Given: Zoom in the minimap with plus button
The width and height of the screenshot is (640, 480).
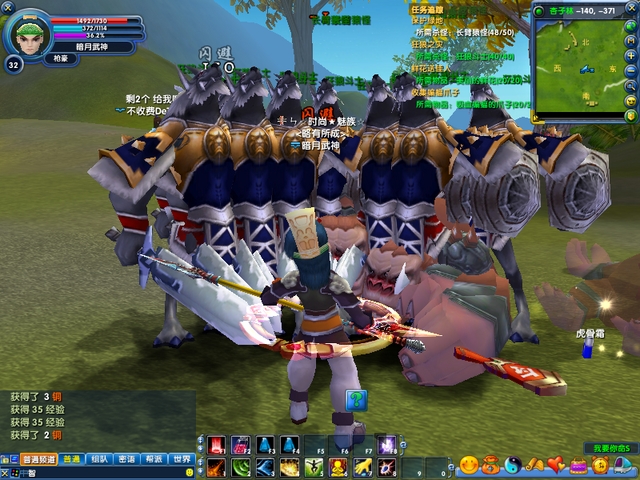Looking at the screenshot, I should coord(631,57).
